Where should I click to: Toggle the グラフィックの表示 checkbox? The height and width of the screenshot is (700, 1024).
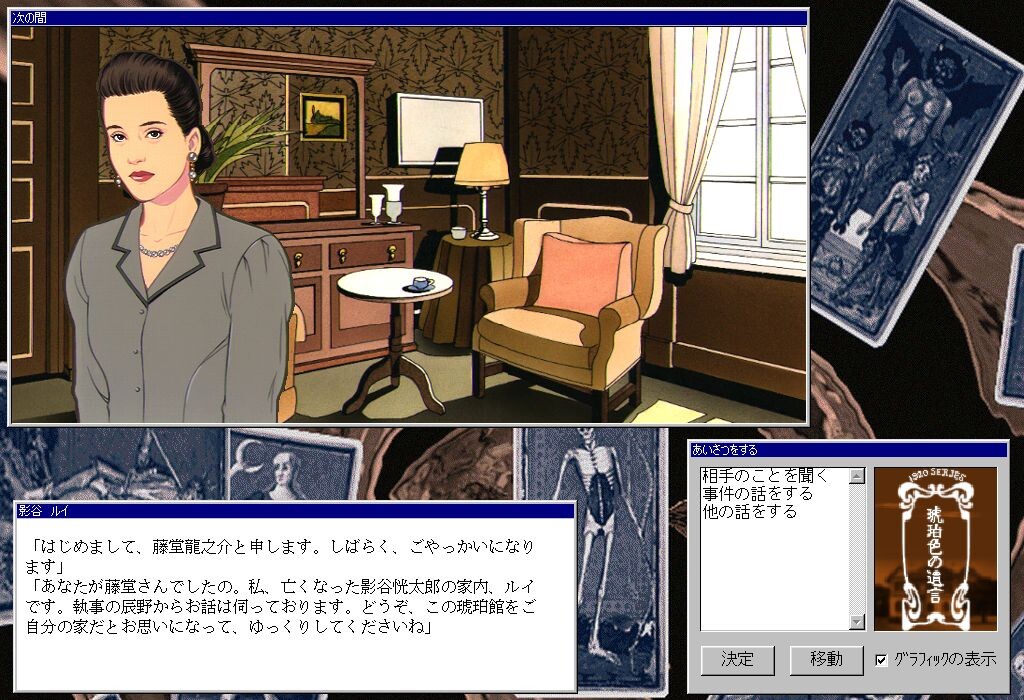point(881,660)
